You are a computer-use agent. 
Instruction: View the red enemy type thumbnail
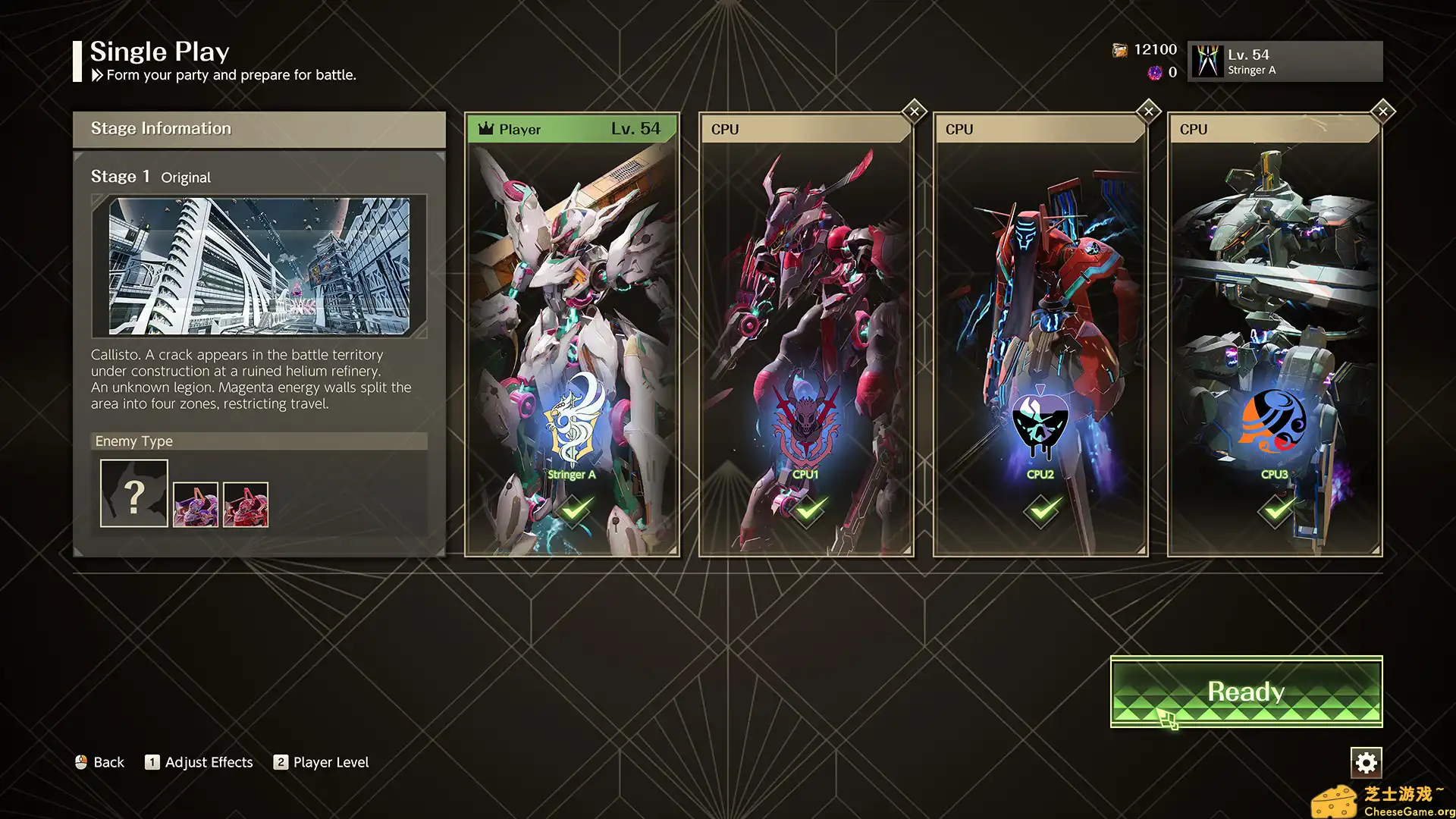point(246,504)
